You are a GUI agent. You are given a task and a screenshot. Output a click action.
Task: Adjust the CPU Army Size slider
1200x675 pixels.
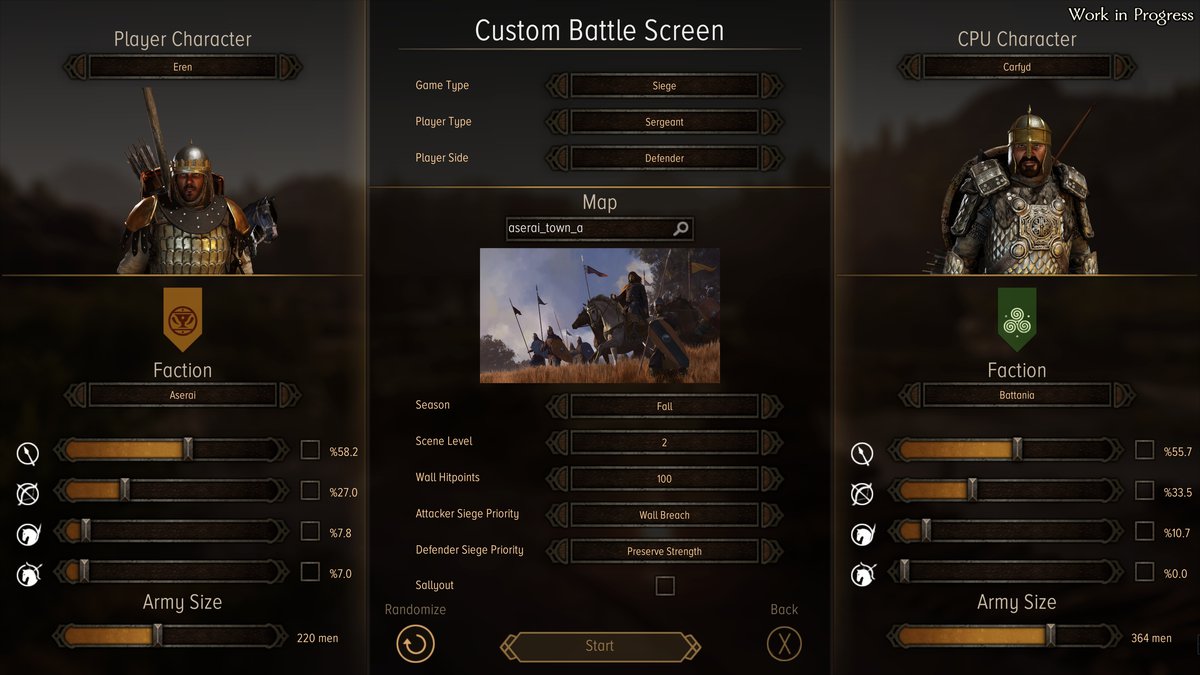pyautogui.click(x=1050, y=636)
